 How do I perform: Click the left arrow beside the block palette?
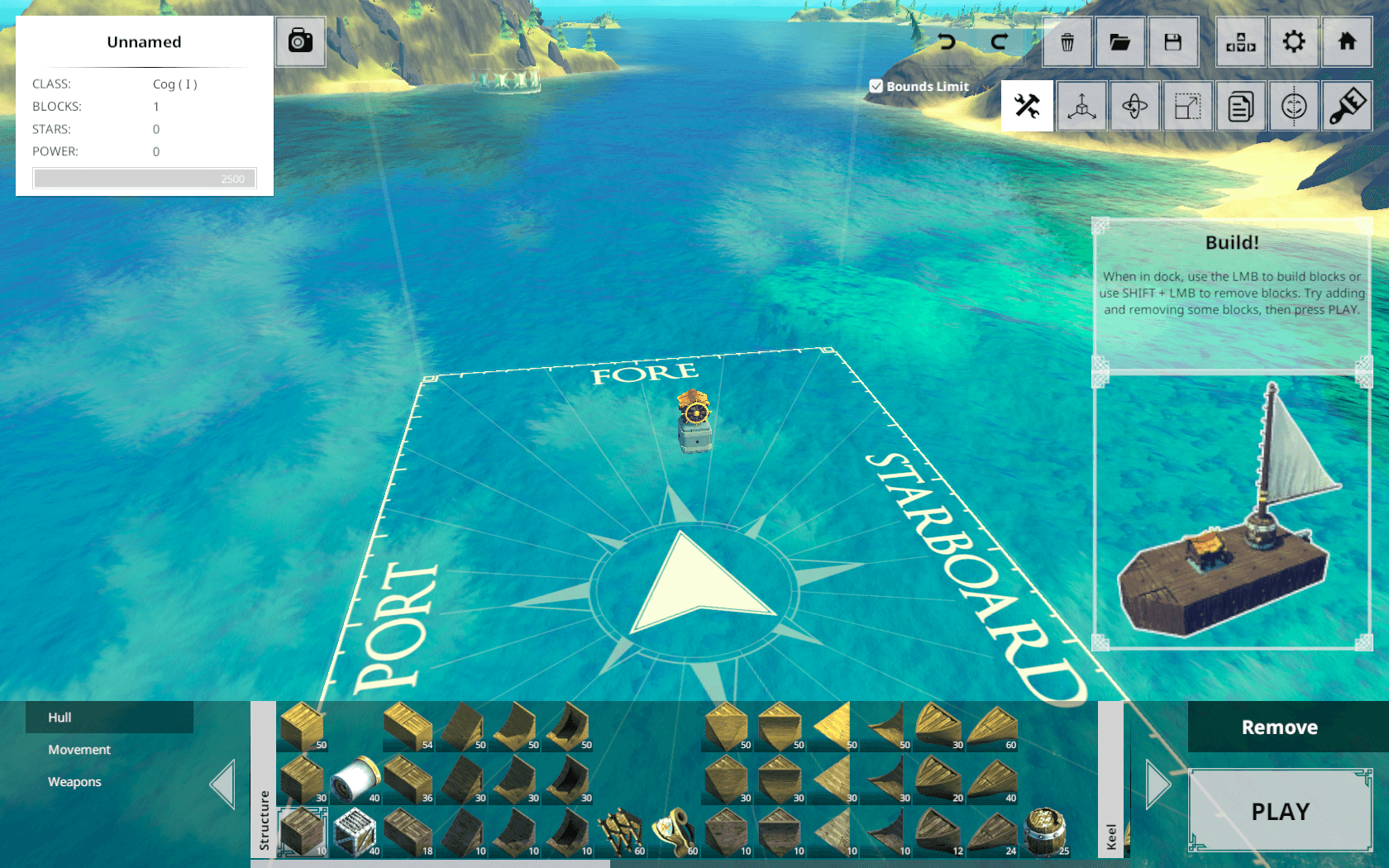223,784
